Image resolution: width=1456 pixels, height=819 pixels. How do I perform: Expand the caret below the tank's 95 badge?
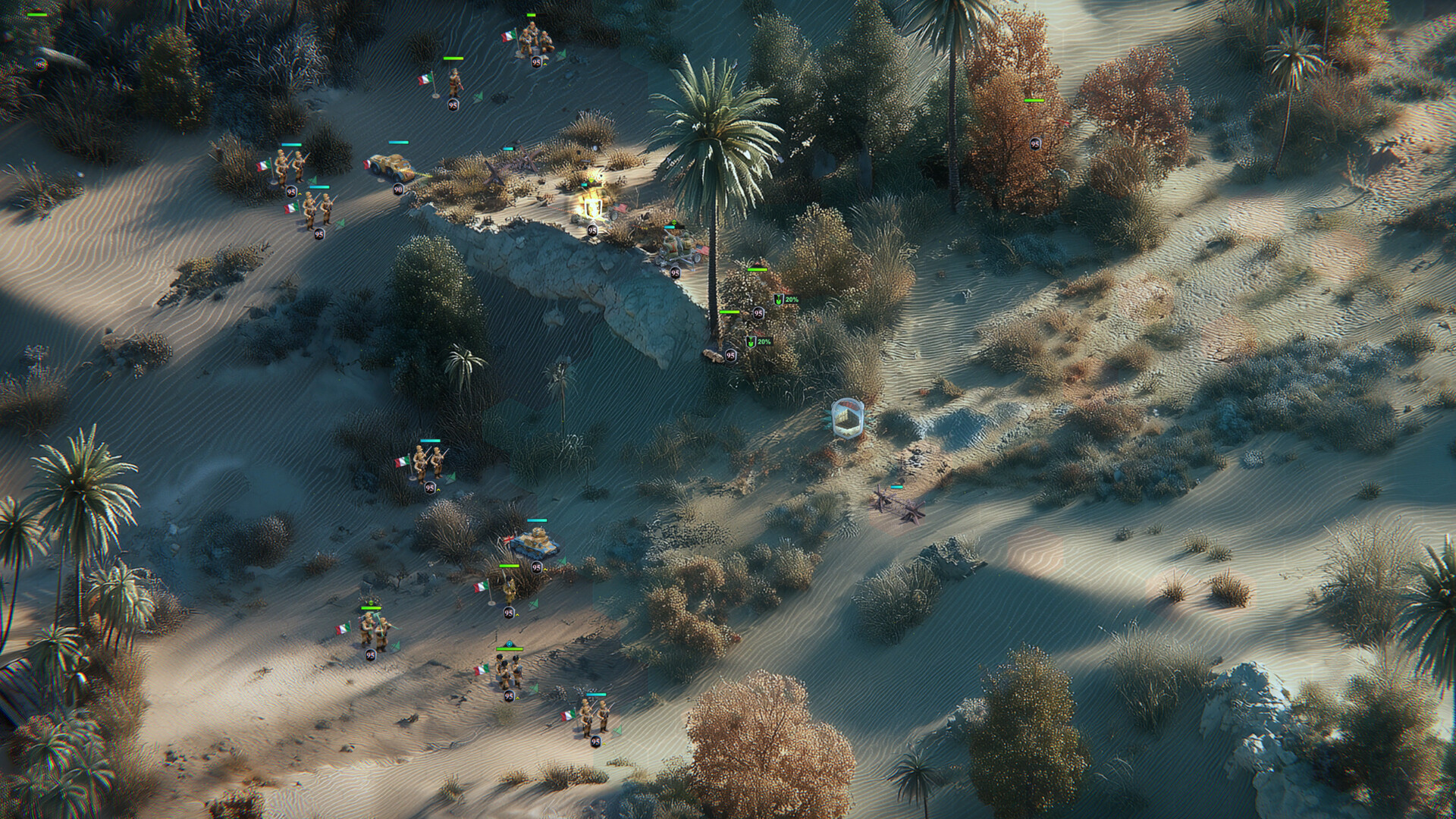[x=544, y=569]
